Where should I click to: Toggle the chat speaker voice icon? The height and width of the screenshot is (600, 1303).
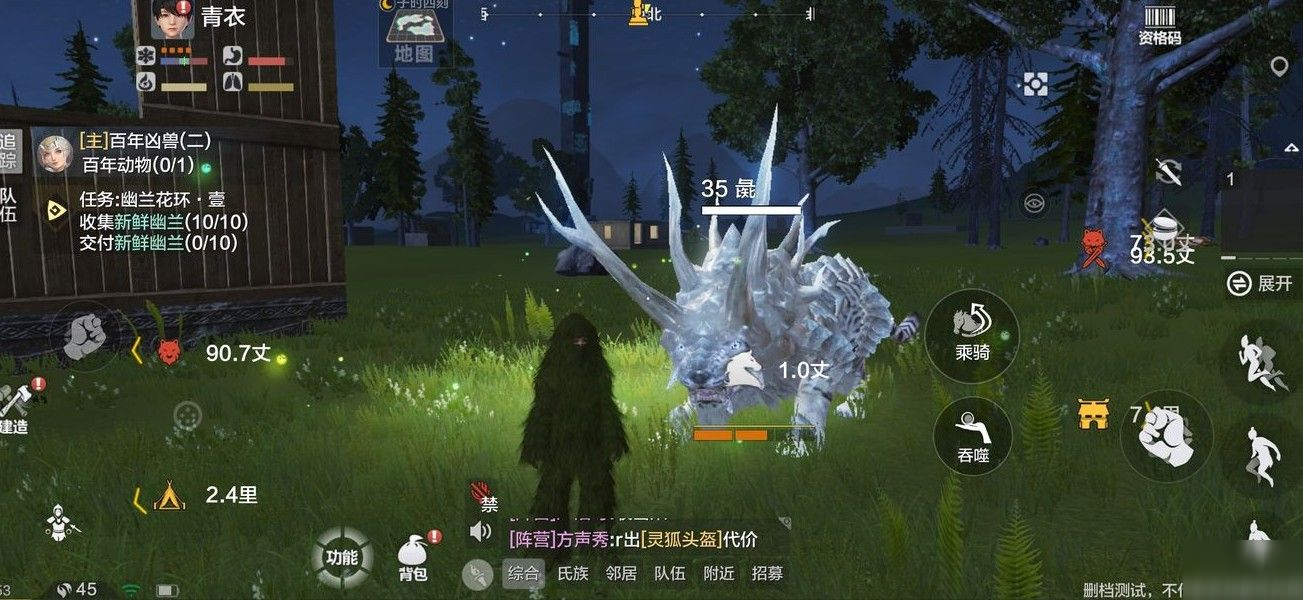pos(481,531)
